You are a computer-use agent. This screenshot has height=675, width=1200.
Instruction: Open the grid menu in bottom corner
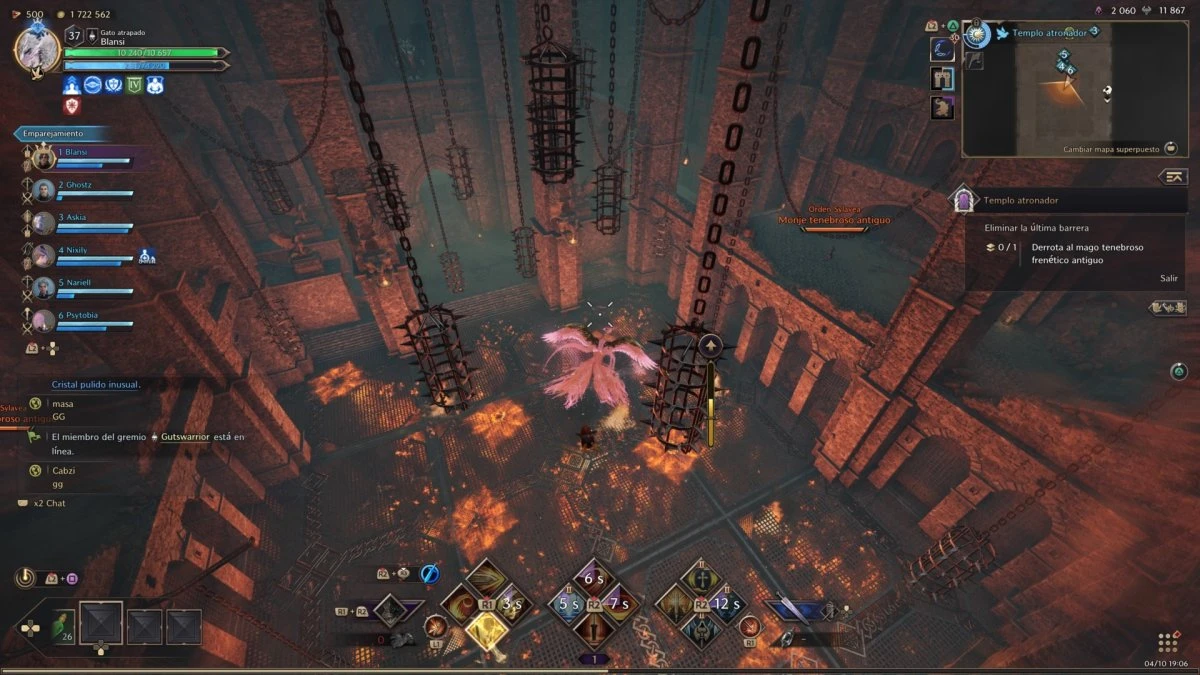click(x=1166, y=642)
